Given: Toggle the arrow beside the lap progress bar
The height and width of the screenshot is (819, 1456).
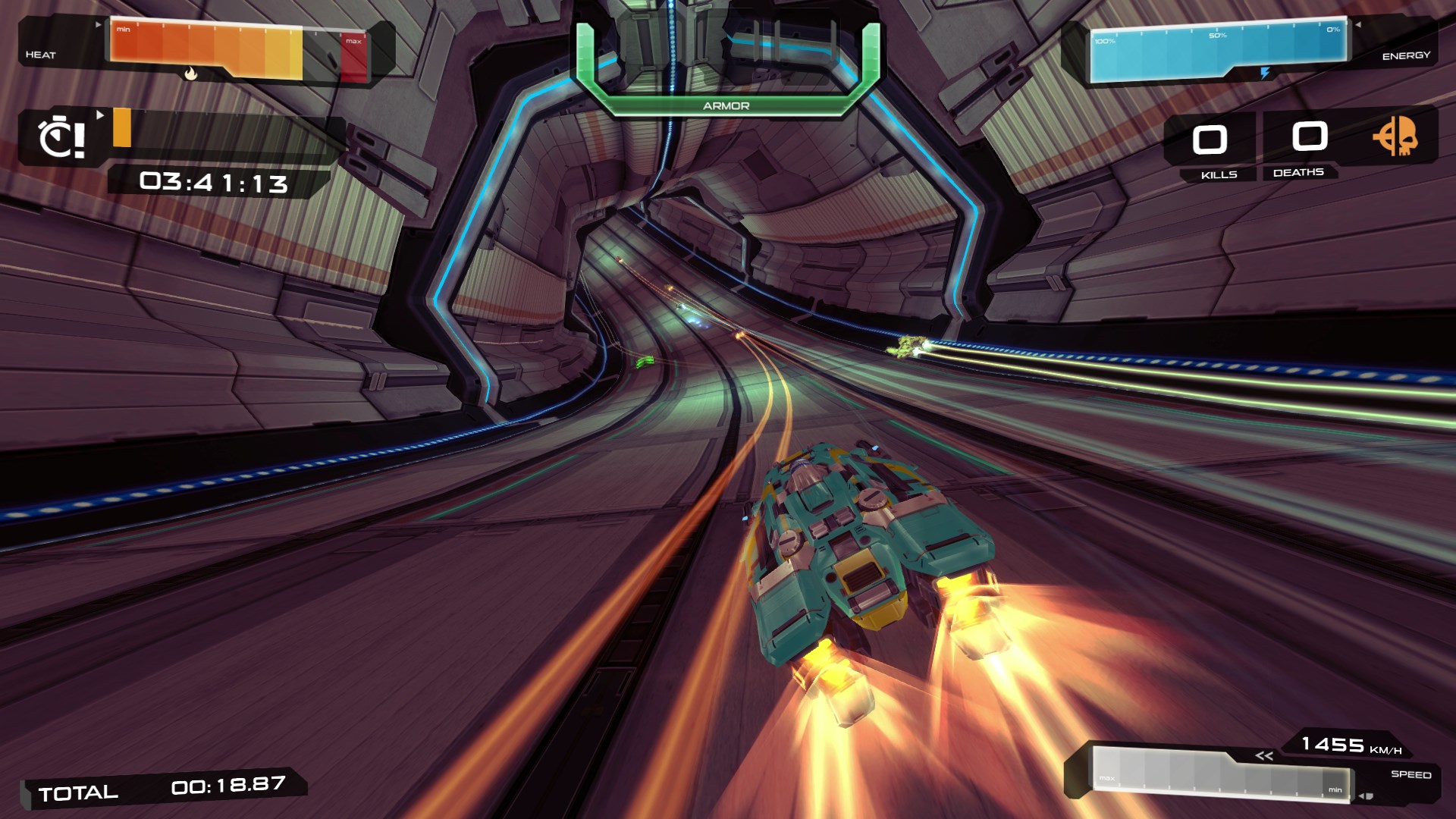Looking at the screenshot, I should pos(102,114).
